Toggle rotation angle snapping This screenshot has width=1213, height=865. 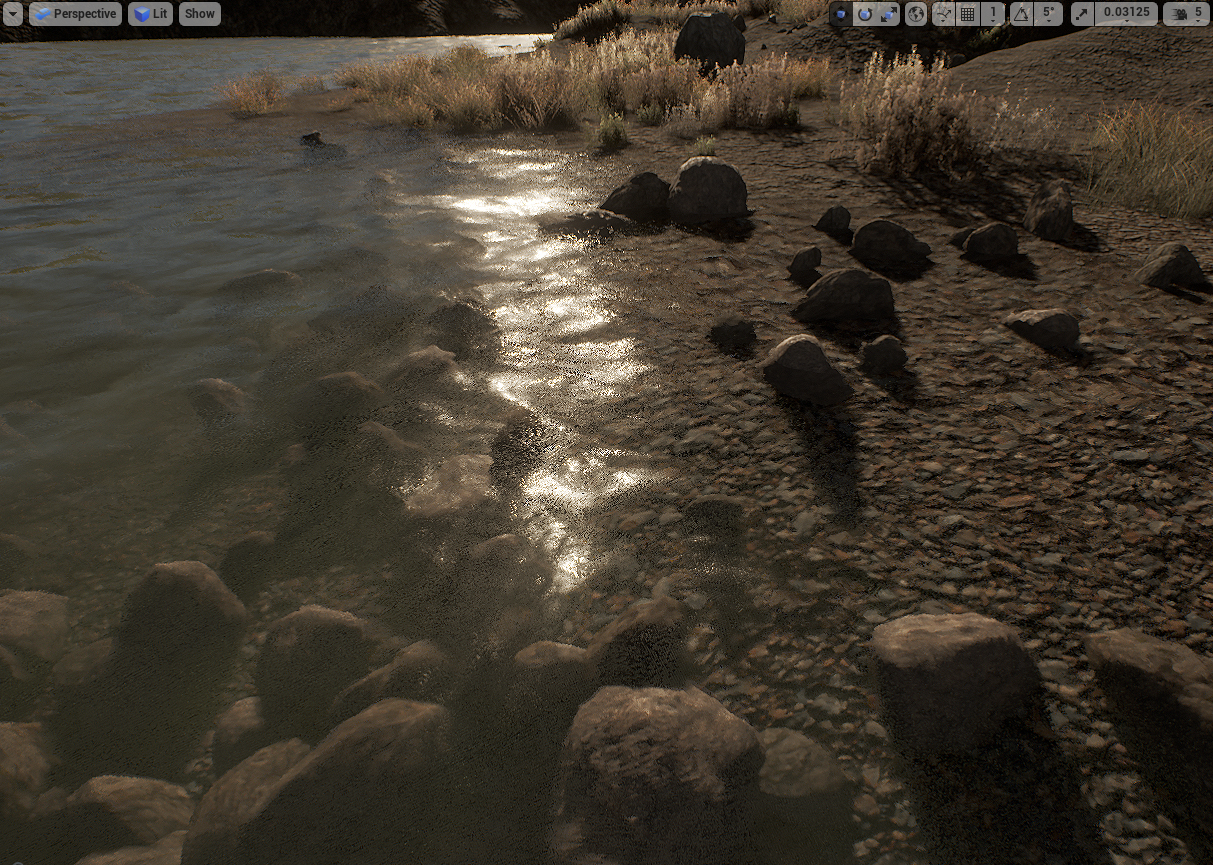pyautogui.click(x=1020, y=14)
